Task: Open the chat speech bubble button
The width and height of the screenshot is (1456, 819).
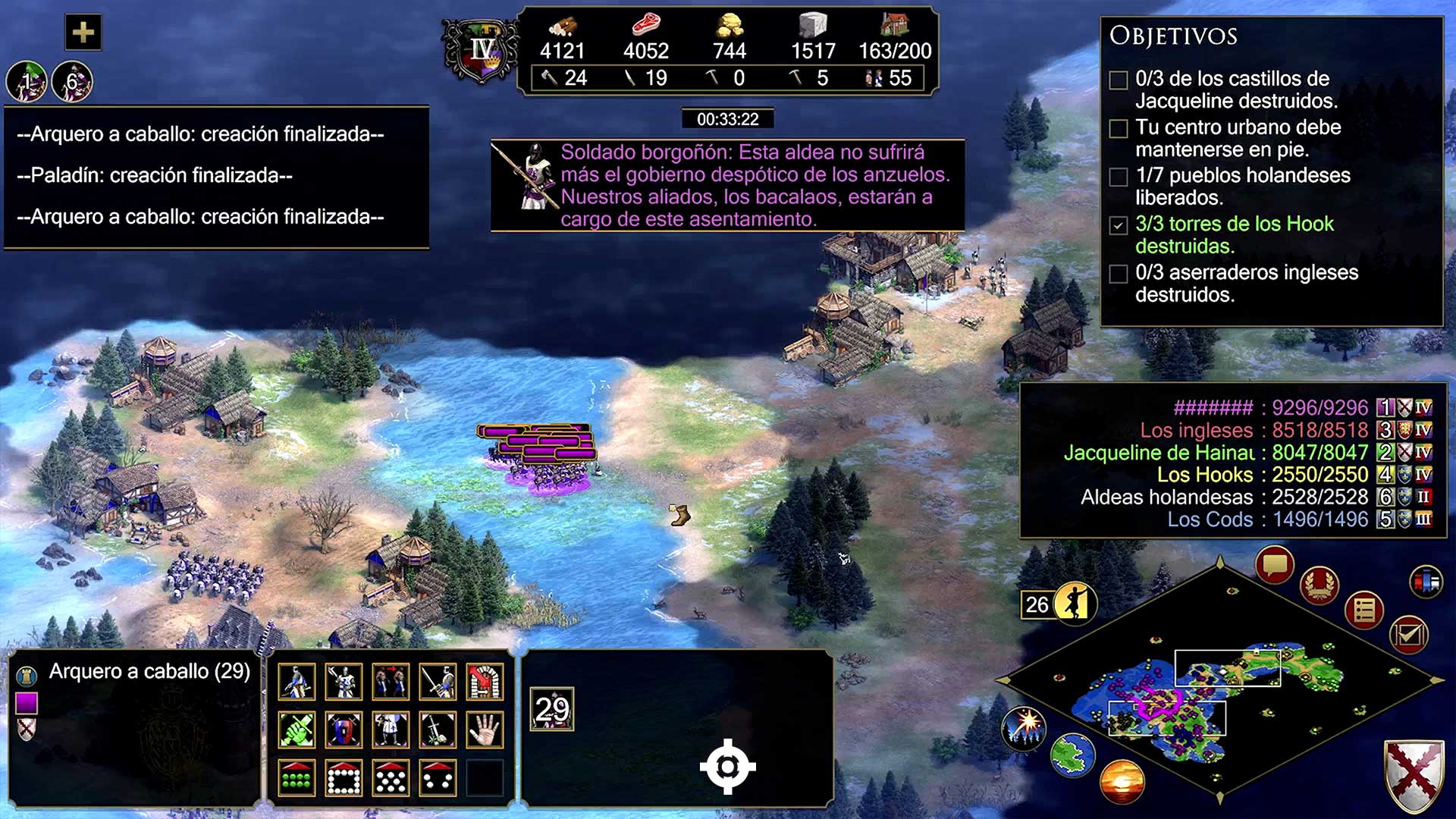Action: [1274, 565]
